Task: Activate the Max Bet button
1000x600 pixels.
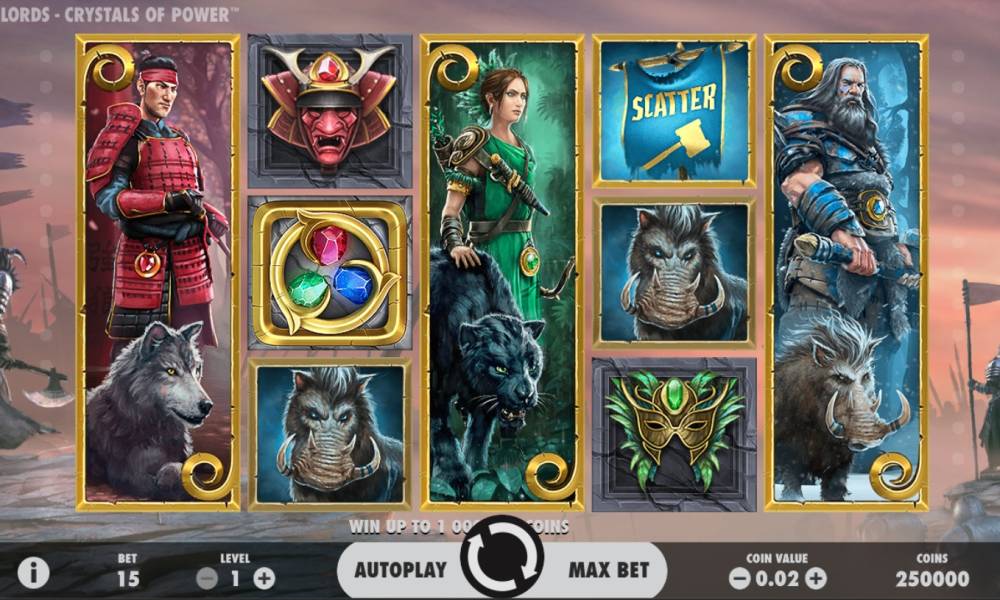Action: 608,570
